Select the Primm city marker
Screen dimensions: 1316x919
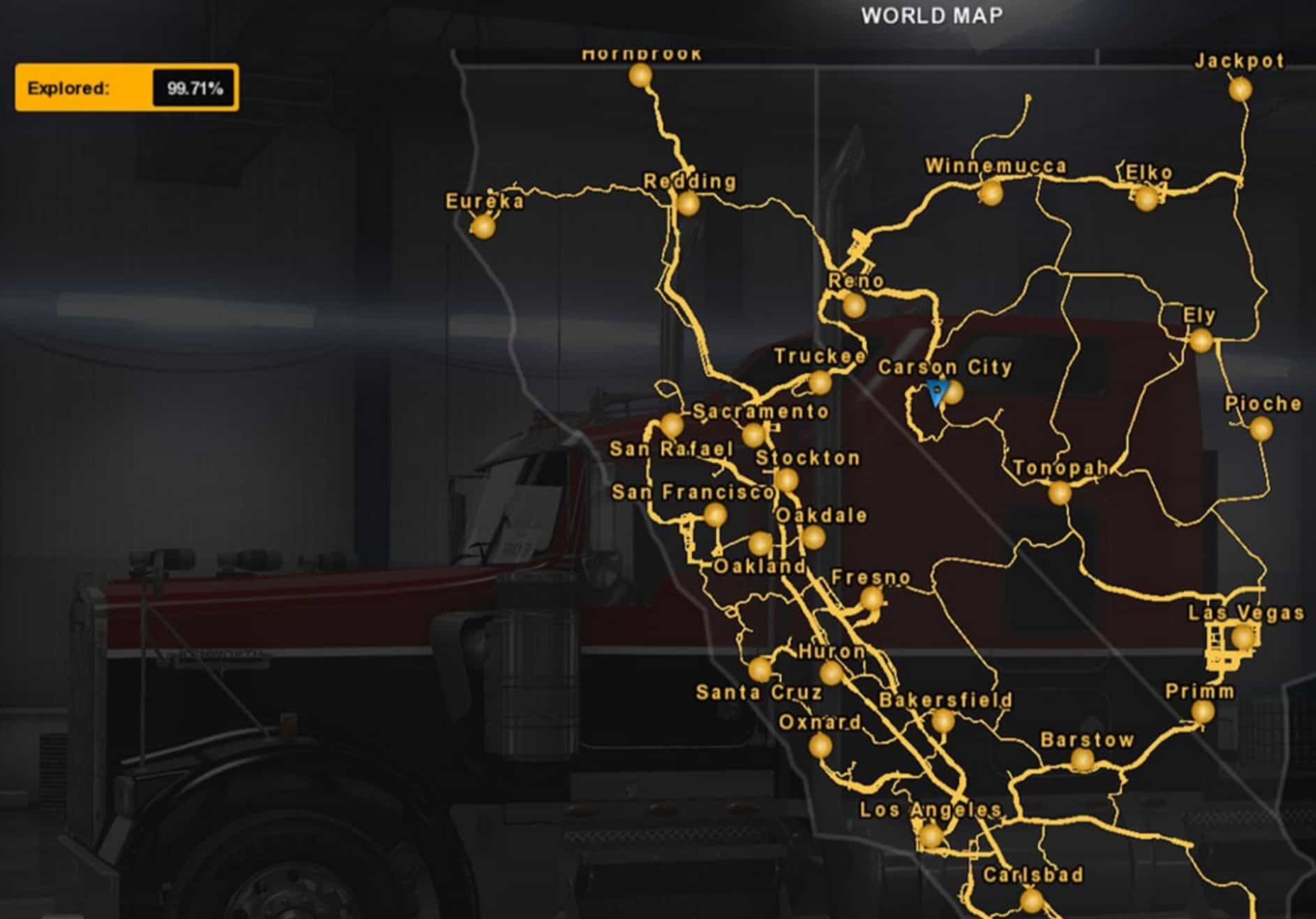pyautogui.click(x=1202, y=712)
